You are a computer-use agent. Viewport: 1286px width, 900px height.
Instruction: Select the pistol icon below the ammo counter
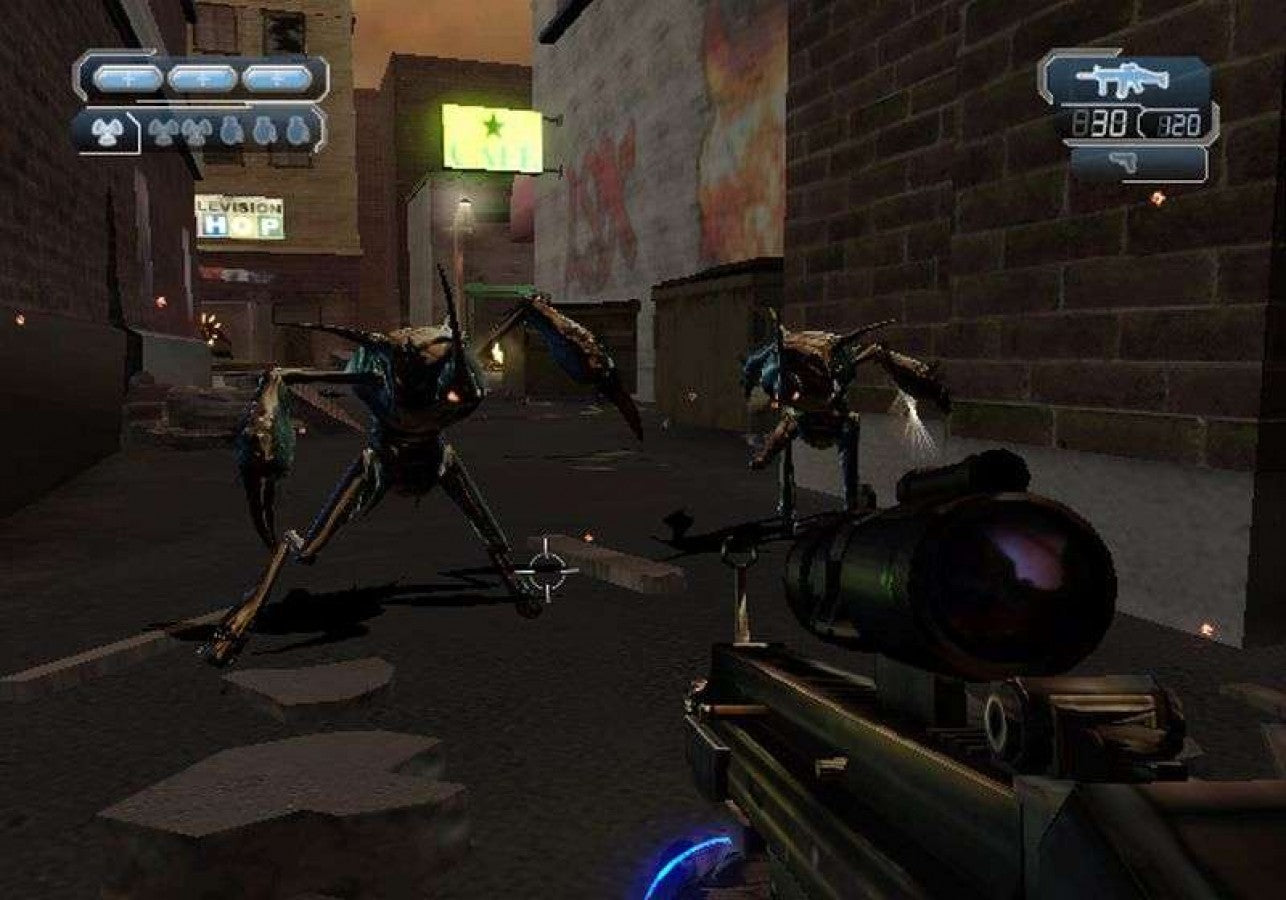point(1124,161)
